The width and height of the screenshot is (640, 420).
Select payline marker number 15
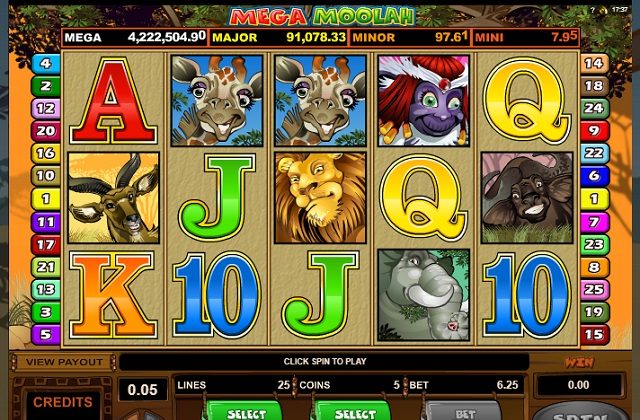tap(594, 334)
